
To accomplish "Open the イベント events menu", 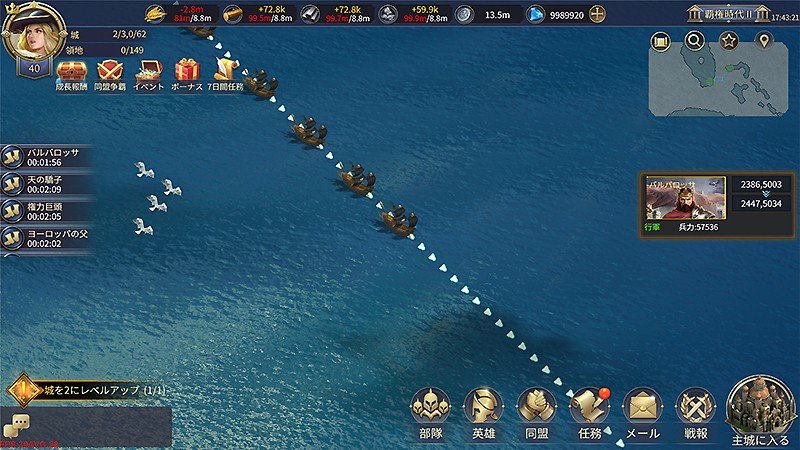I will click(148, 75).
